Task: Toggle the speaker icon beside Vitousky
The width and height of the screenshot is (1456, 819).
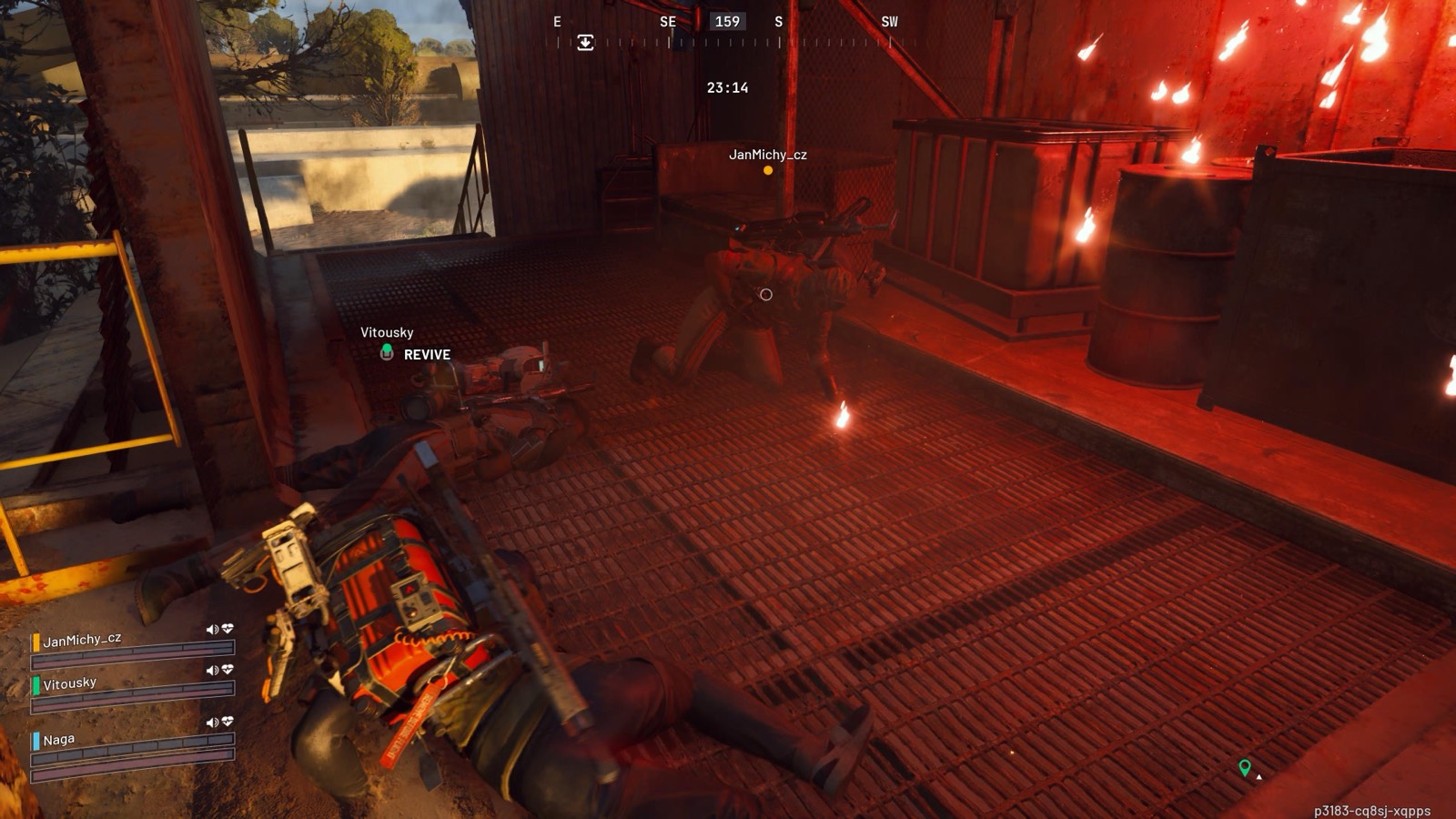Action: [212, 670]
